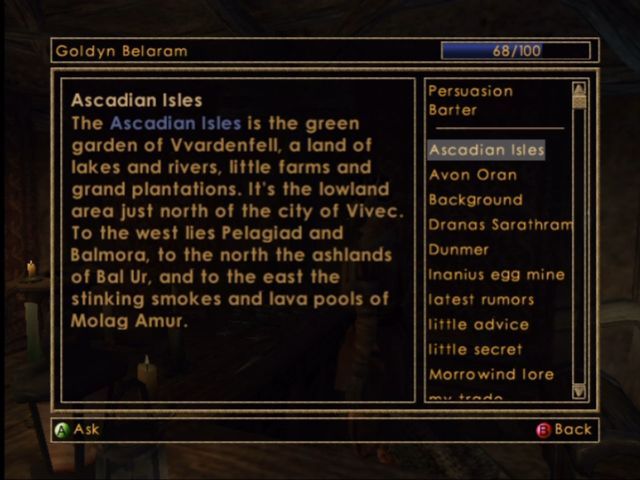Choose the Ascadian Isles topic

487,150
